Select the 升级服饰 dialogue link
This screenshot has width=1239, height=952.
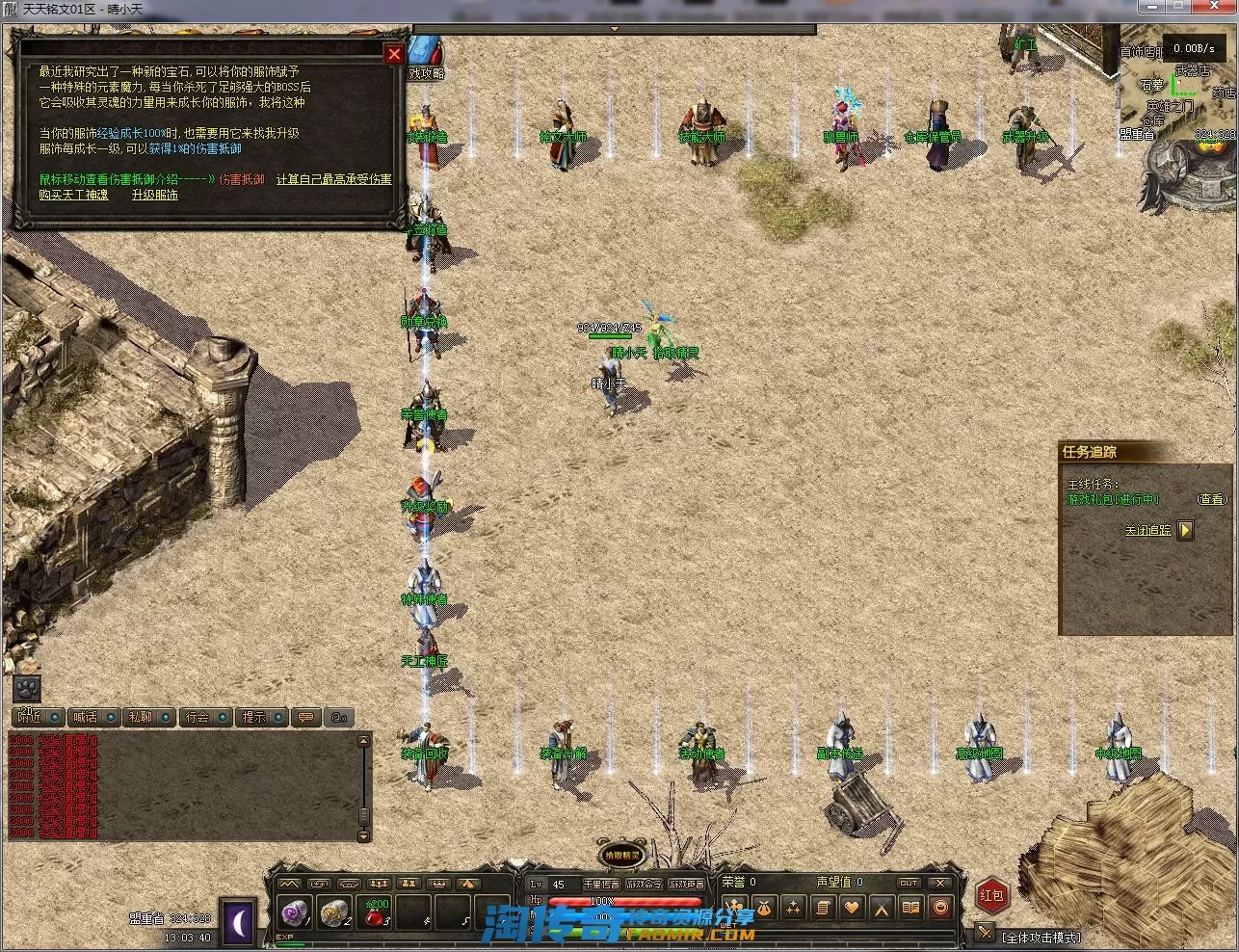154,195
